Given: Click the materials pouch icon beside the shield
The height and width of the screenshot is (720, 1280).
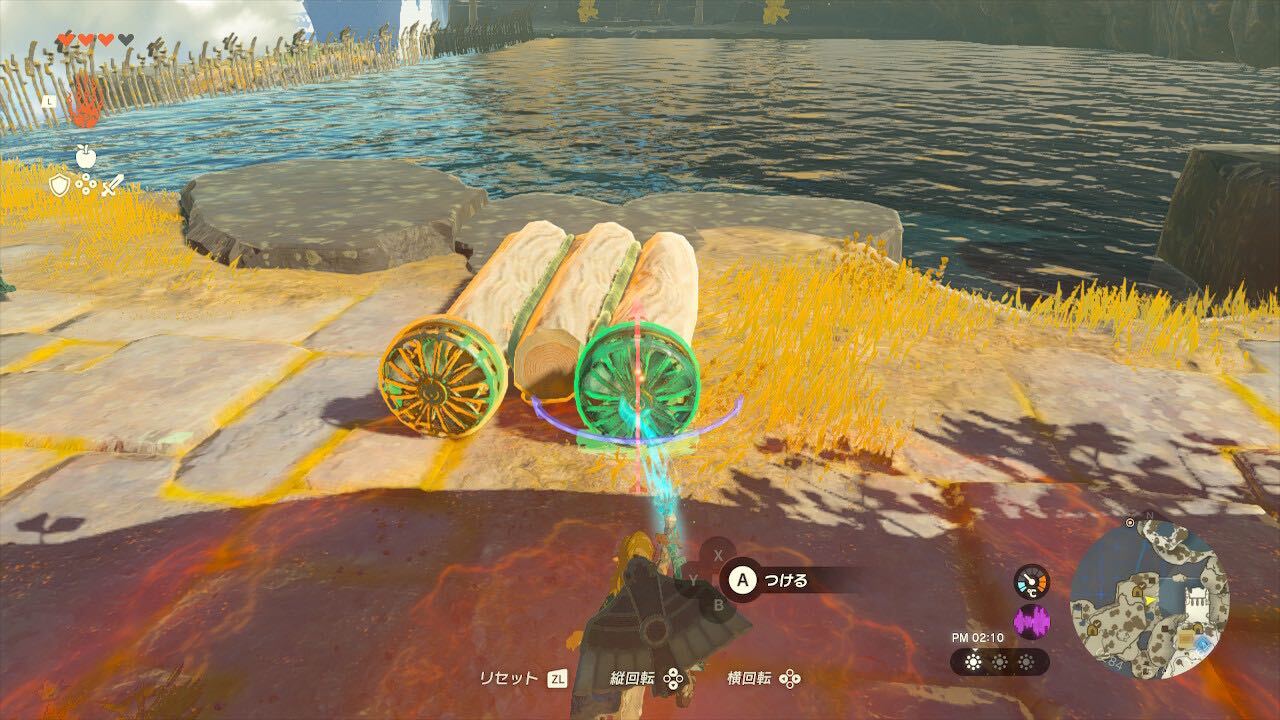Looking at the screenshot, I should (x=86, y=183).
